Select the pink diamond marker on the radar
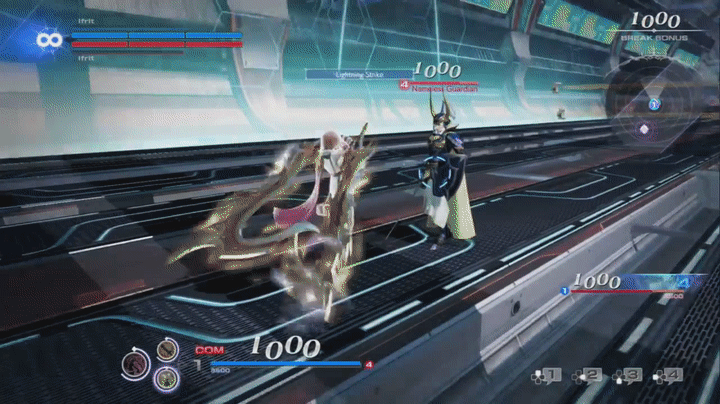 645,129
